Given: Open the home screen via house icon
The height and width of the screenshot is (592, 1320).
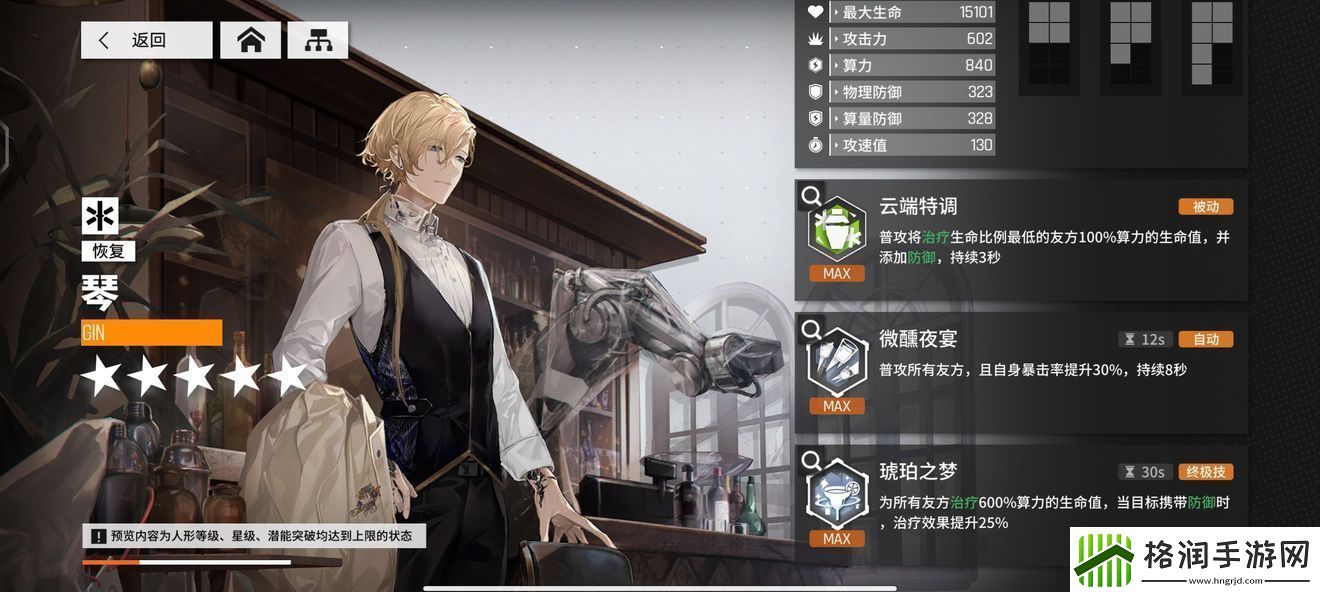Looking at the screenshot, I should [250, 40].
